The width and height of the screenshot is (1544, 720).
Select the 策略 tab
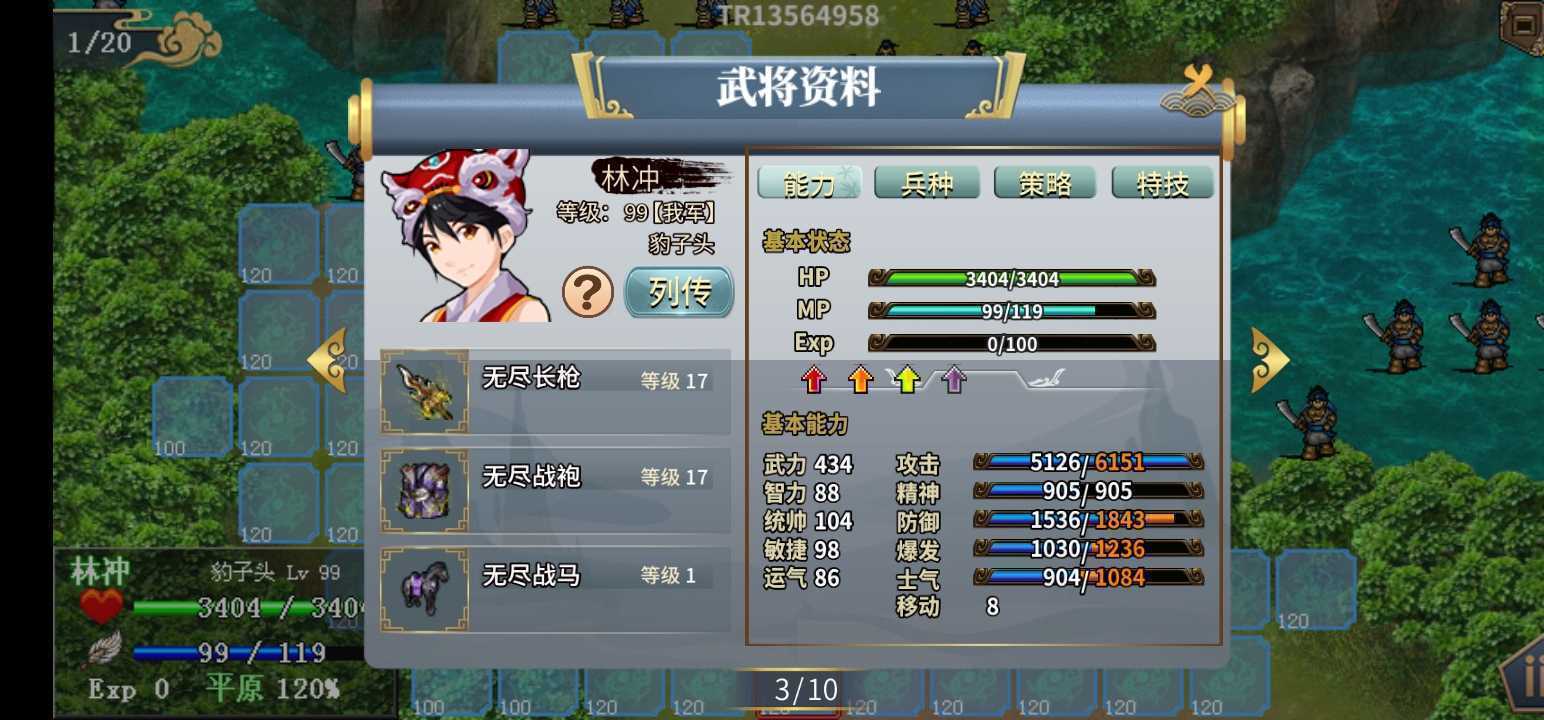1045,183
